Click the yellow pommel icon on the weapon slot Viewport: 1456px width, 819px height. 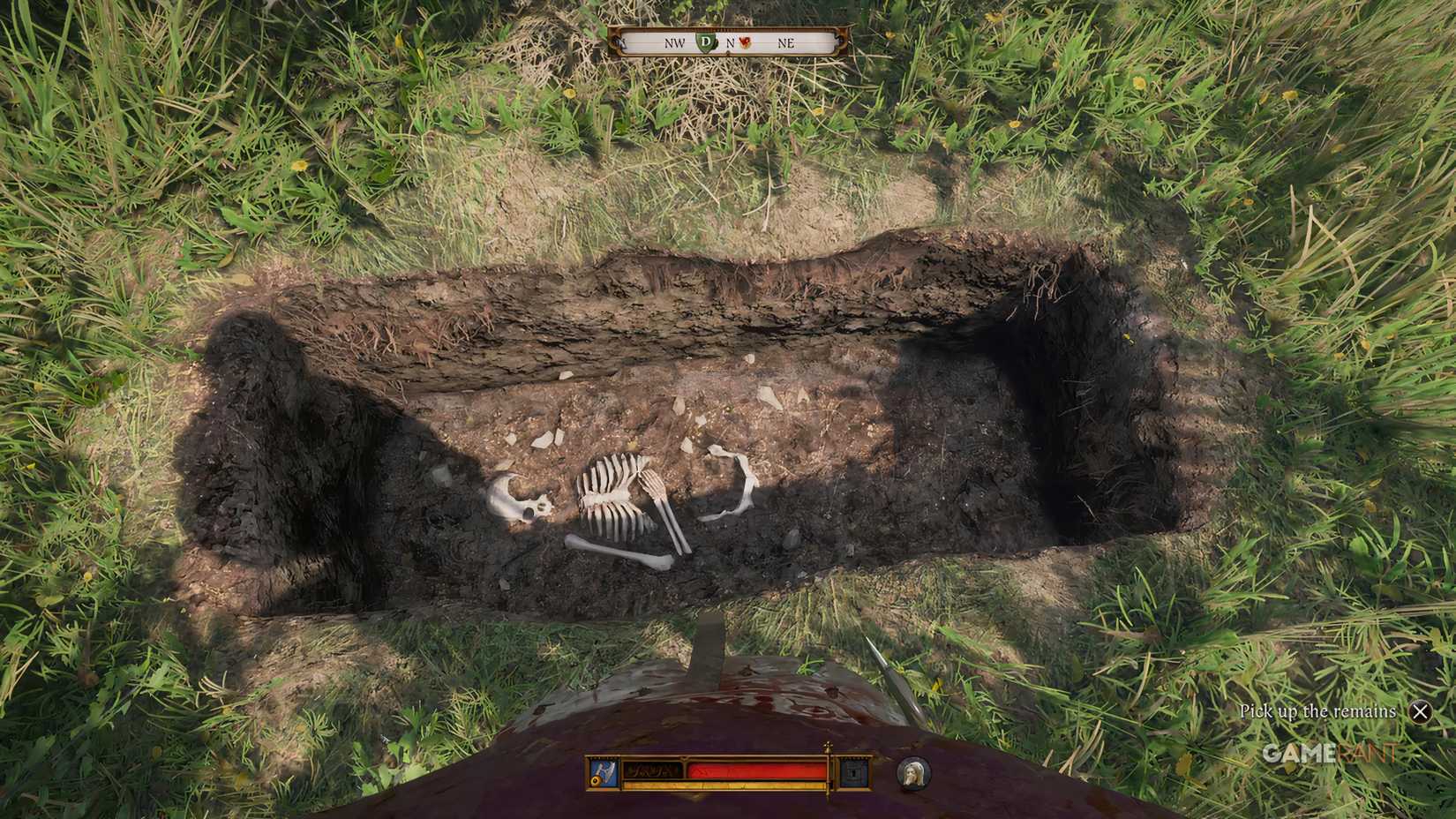click(596, 781)
